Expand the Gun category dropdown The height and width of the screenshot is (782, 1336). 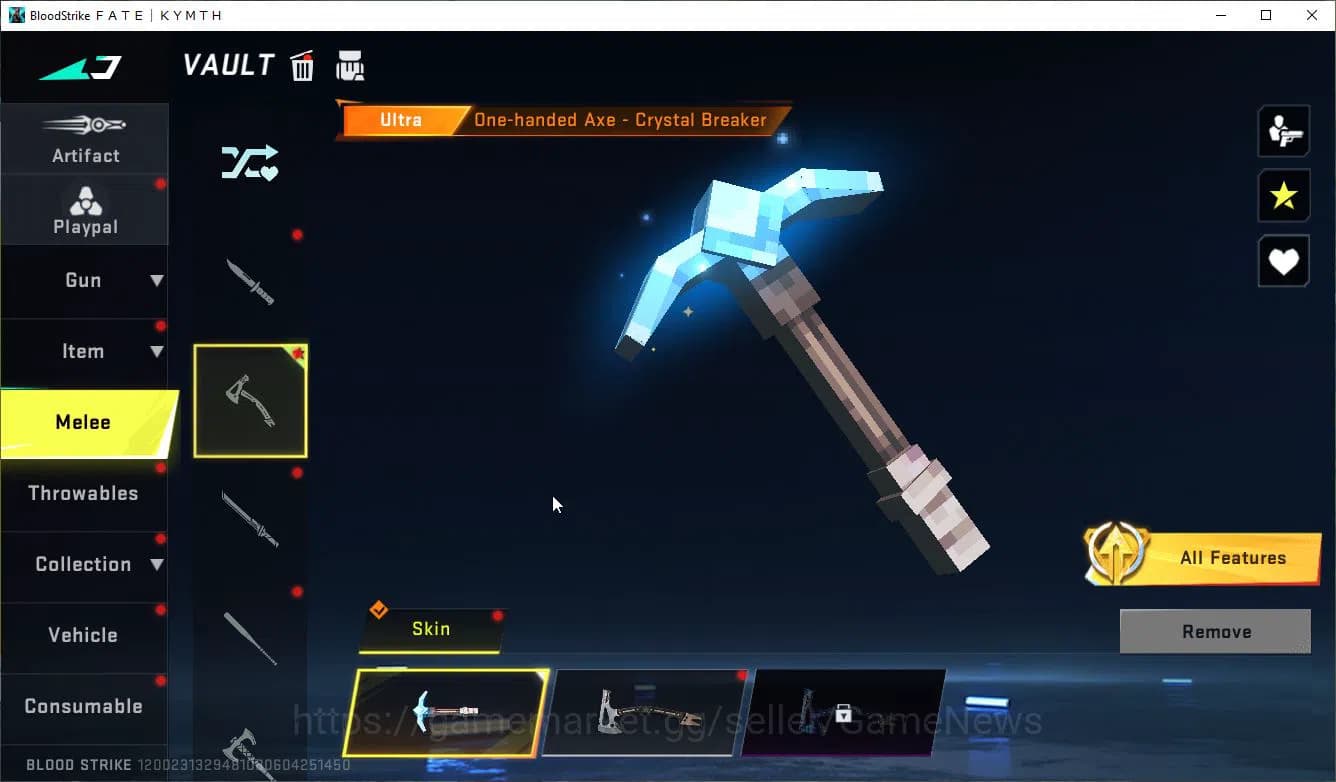point(85,281)
